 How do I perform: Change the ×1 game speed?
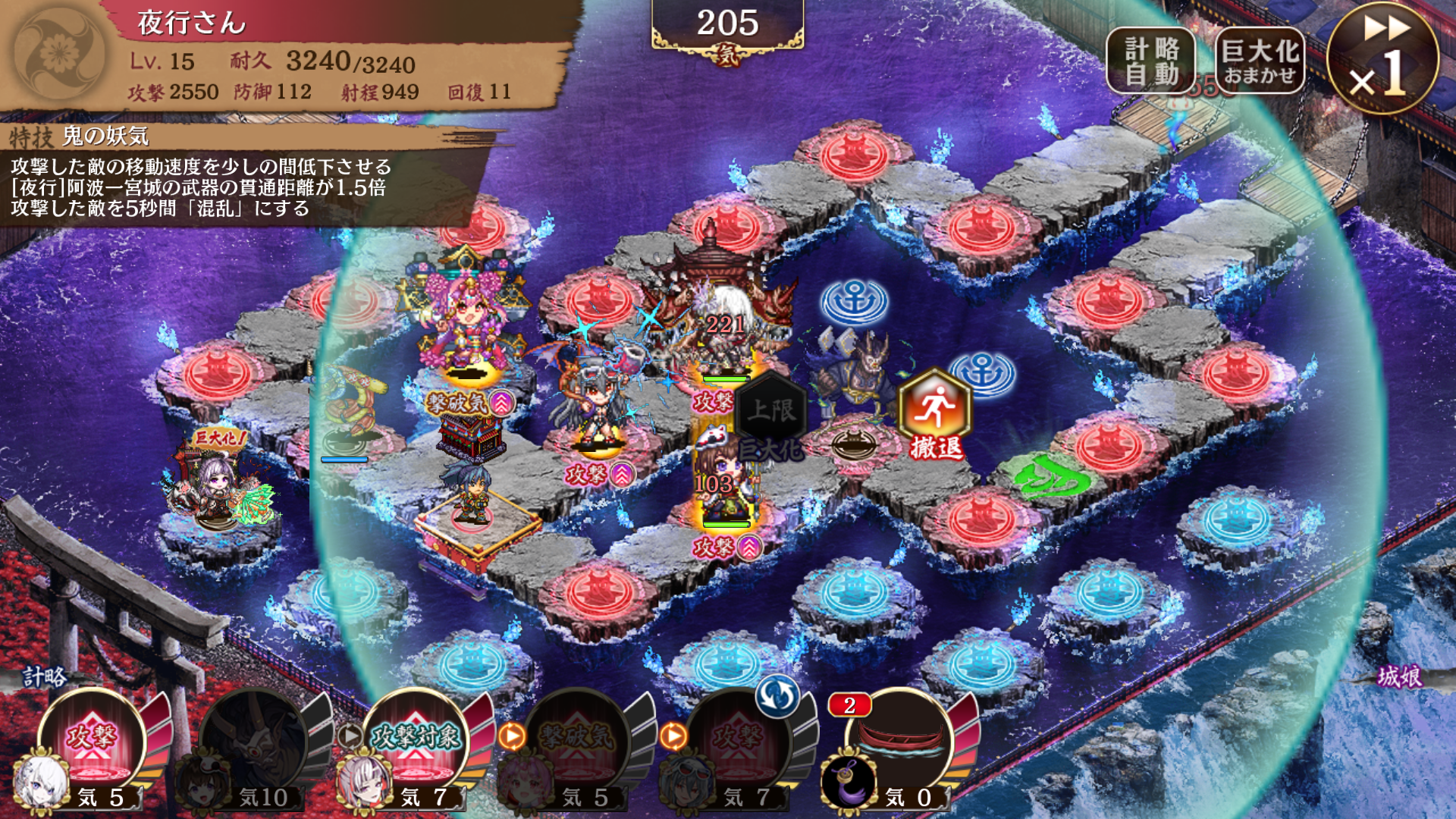click(x=1382, y=59)
